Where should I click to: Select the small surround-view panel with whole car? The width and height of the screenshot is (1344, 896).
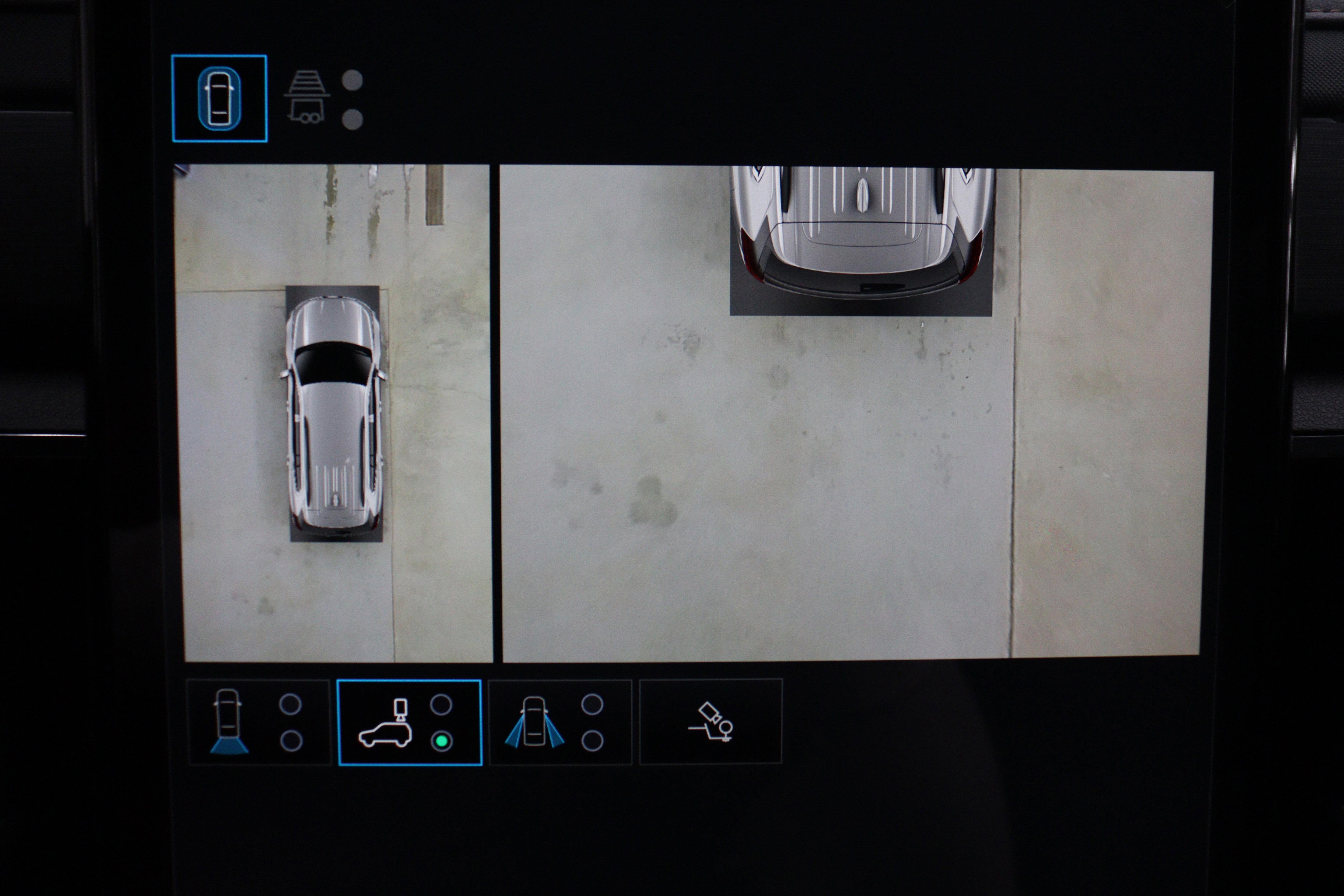click(x=334, y=414)
